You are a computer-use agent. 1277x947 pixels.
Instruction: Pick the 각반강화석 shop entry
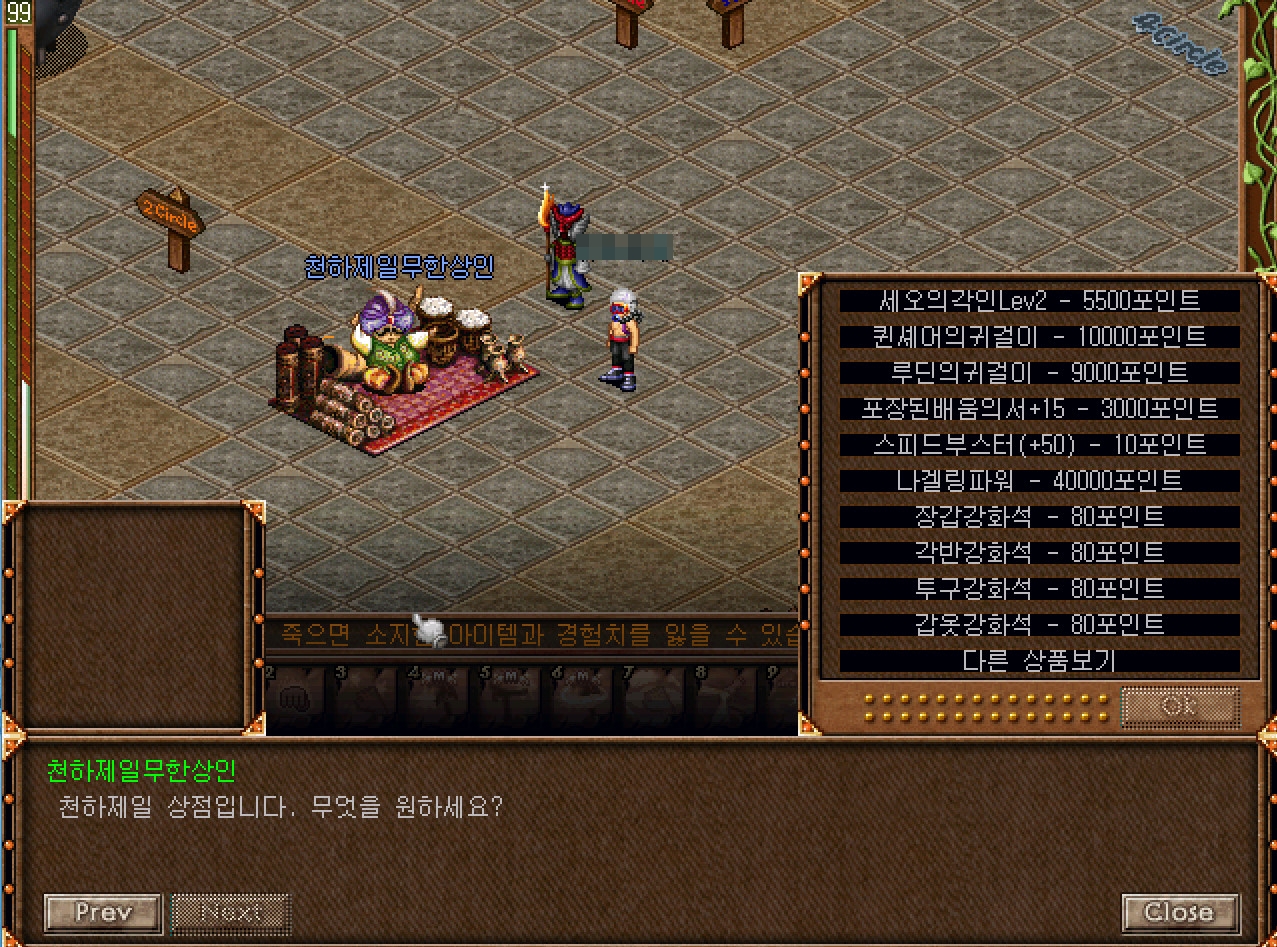(x=1039, y=553)
